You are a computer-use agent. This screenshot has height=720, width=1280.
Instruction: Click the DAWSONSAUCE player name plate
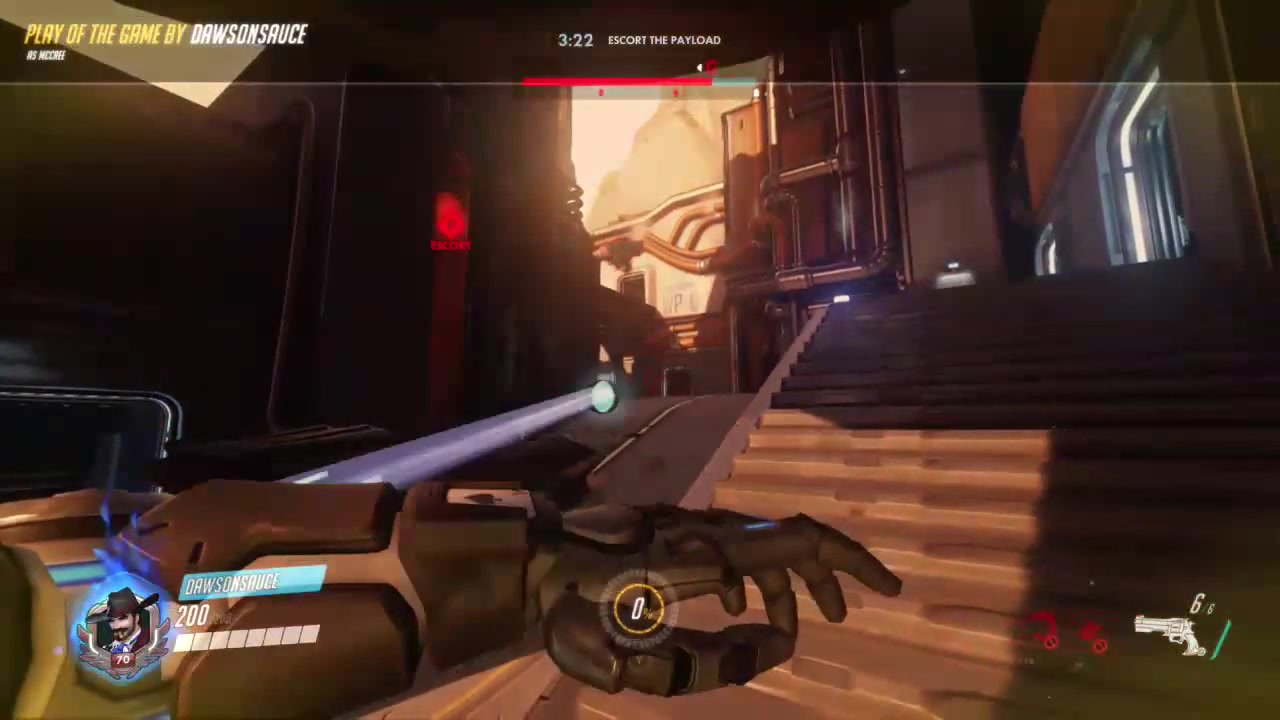(x=250, y=583)
